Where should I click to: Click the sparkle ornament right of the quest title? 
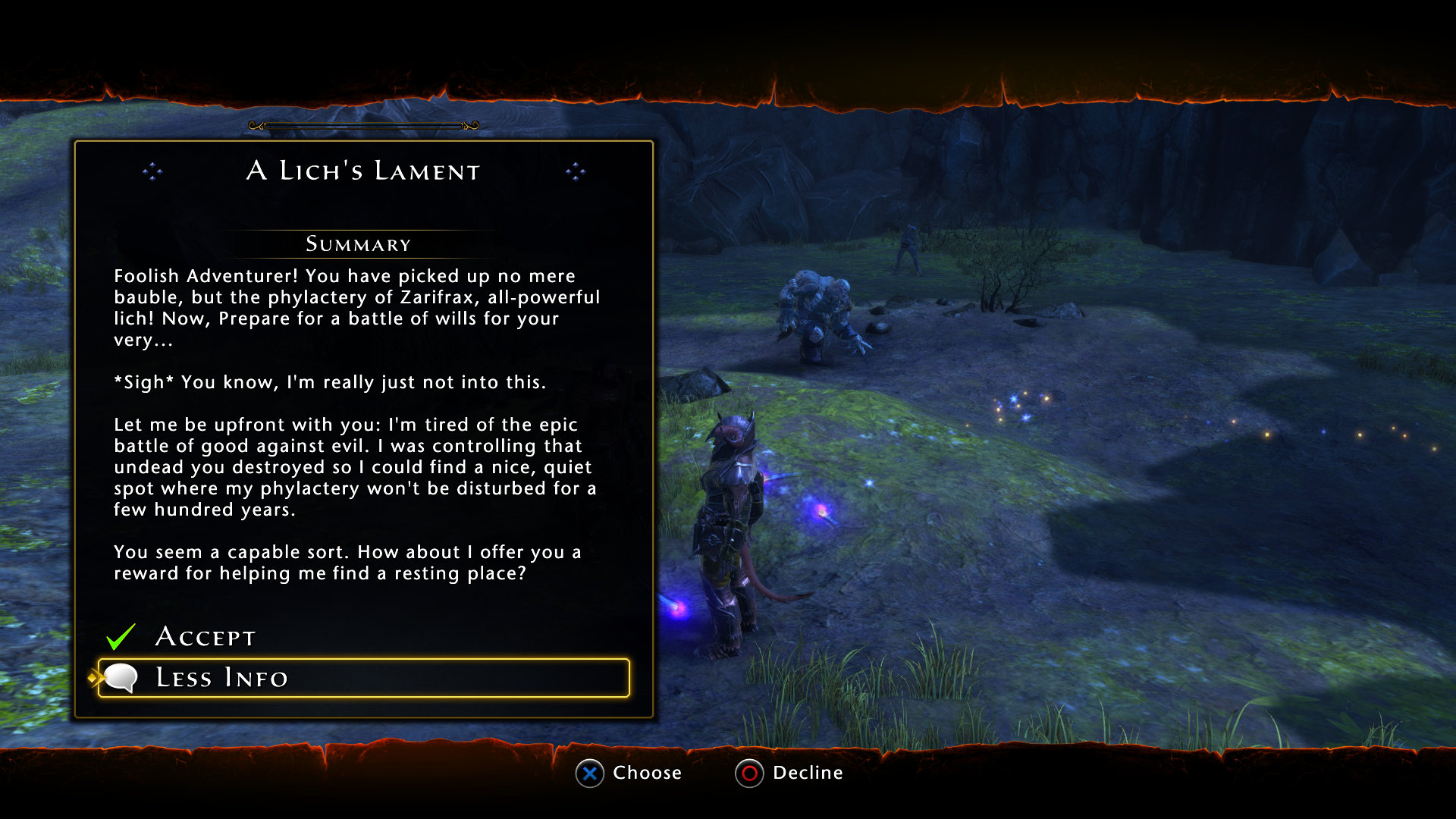pyautogui.click(x=576, y=172)
